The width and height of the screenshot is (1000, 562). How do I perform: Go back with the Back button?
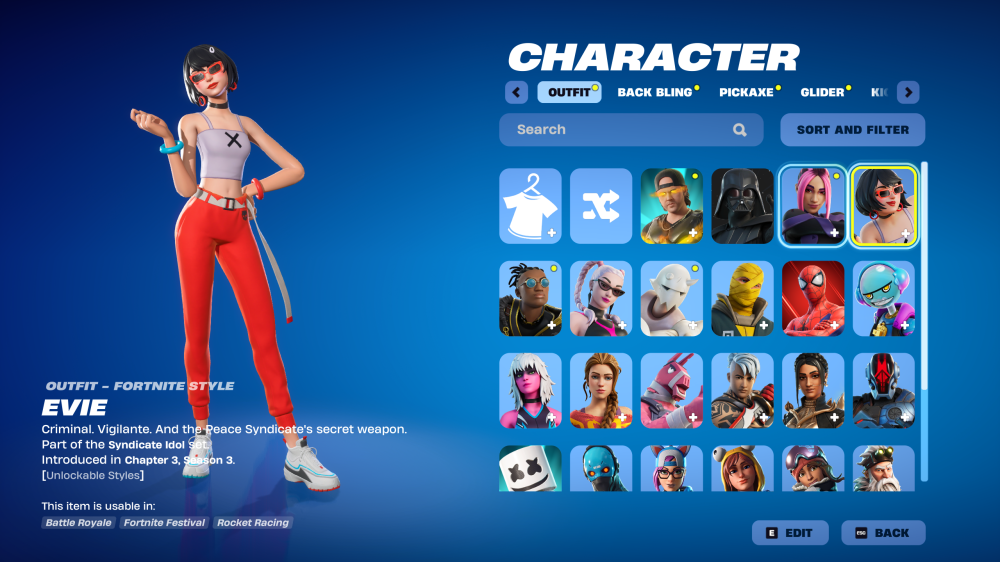point(883,533)
